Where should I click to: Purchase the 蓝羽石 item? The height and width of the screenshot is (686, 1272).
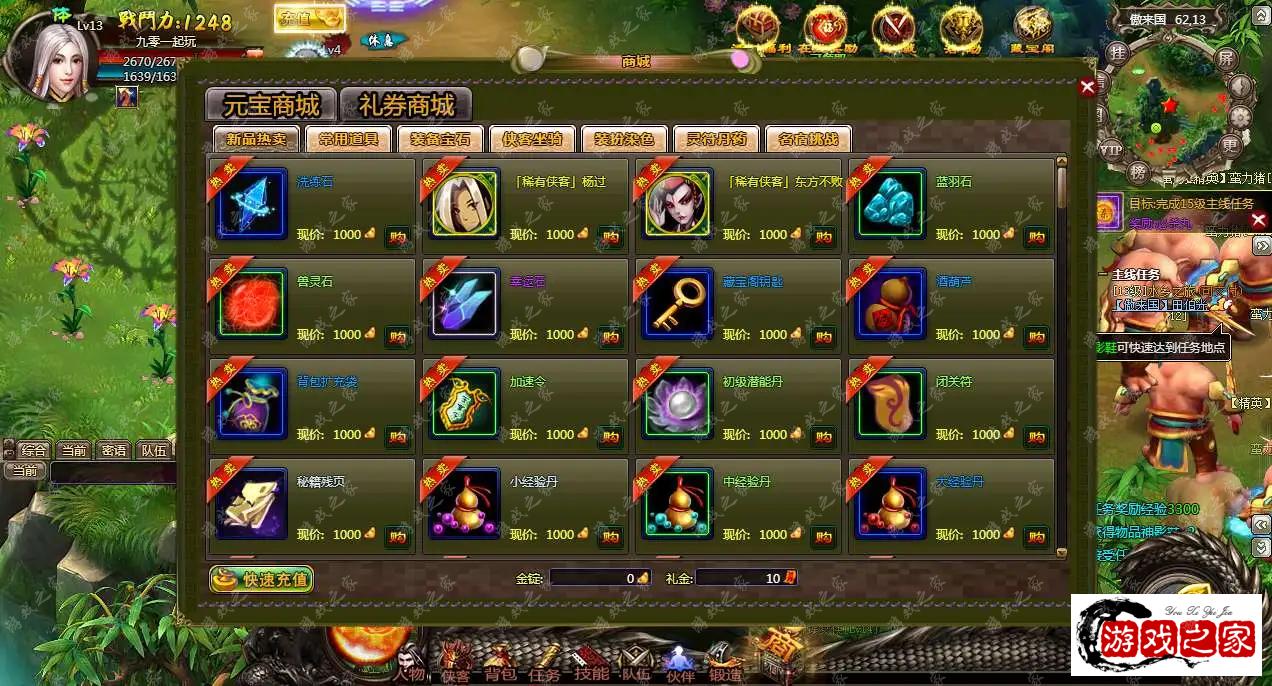(1036, 236)
